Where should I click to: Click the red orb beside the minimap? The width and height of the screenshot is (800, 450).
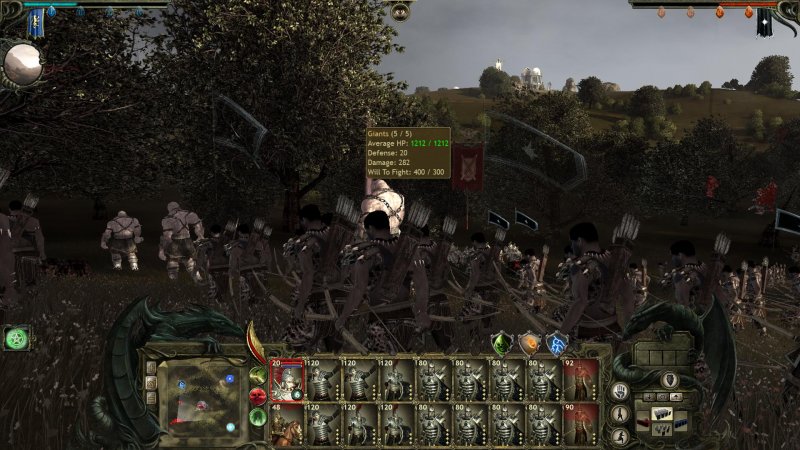pos(258,396)
